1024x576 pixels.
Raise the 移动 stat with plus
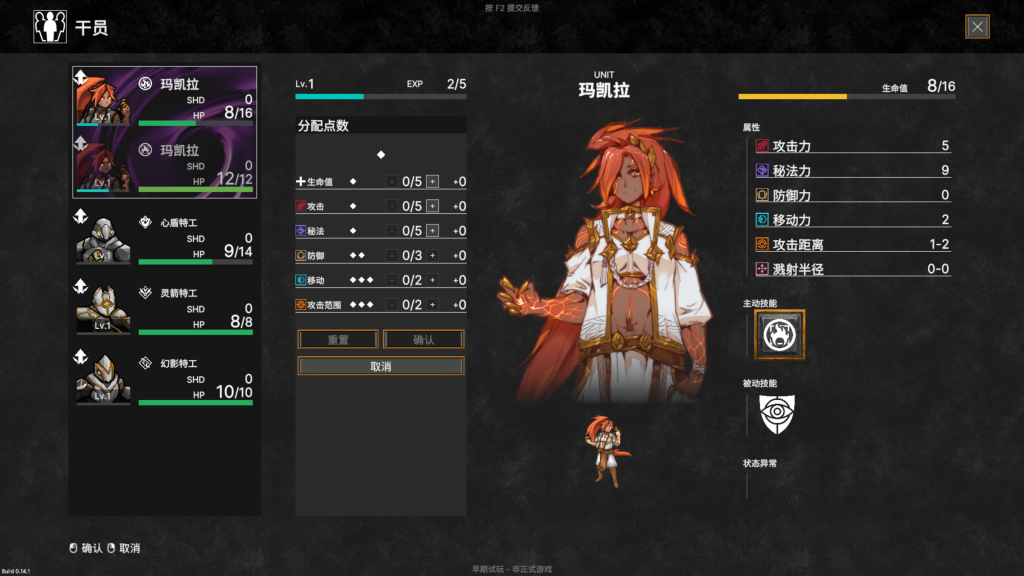(433, 280)
